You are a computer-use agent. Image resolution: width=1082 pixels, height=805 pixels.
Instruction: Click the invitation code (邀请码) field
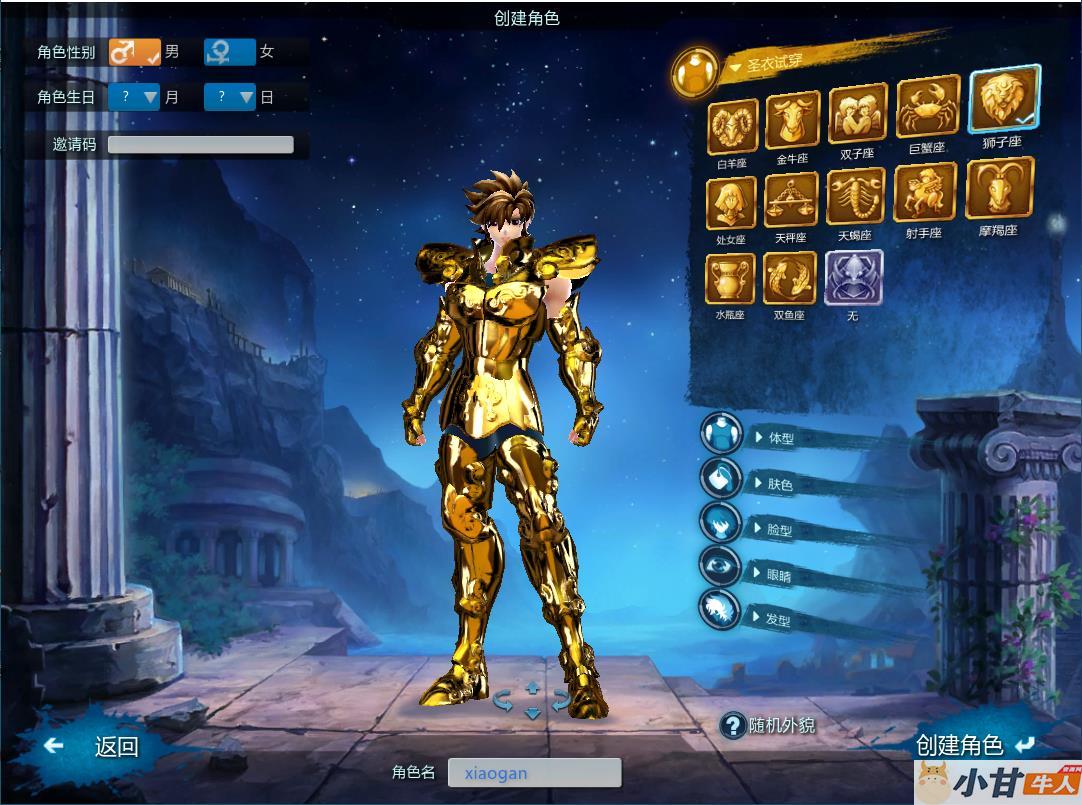click(x=200, y=144)
